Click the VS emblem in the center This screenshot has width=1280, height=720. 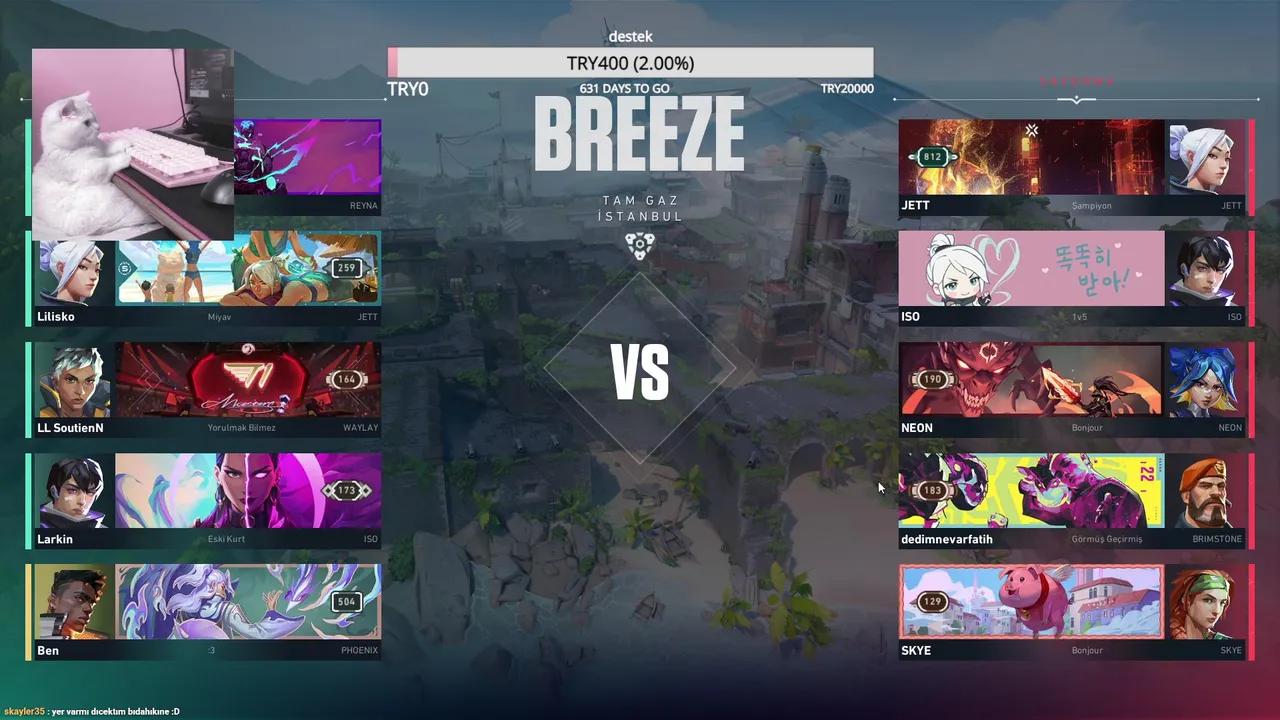pos(640,372)
